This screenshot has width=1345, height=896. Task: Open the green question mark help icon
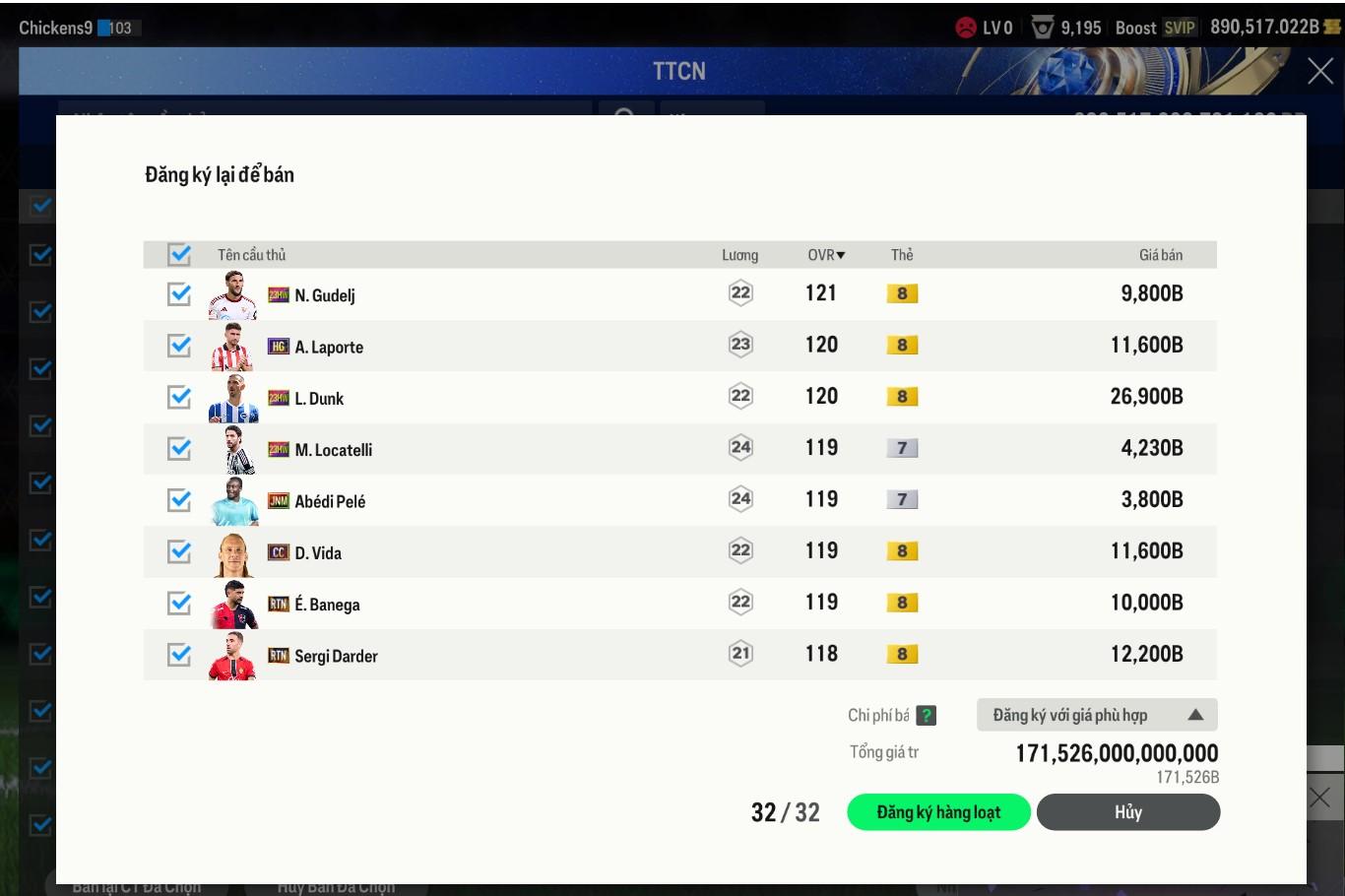tap(926, 716)
